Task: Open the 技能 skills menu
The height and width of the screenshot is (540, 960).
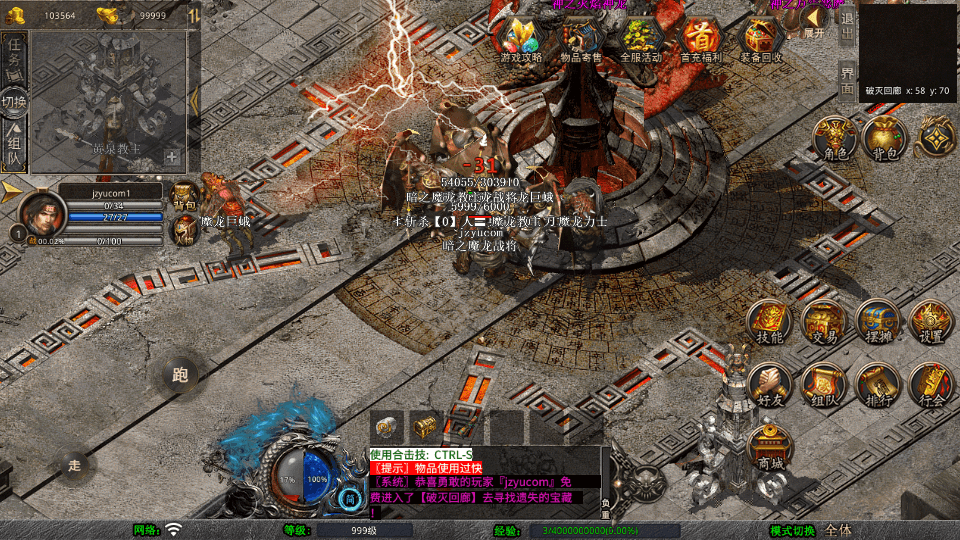Action: coord(769,320)
